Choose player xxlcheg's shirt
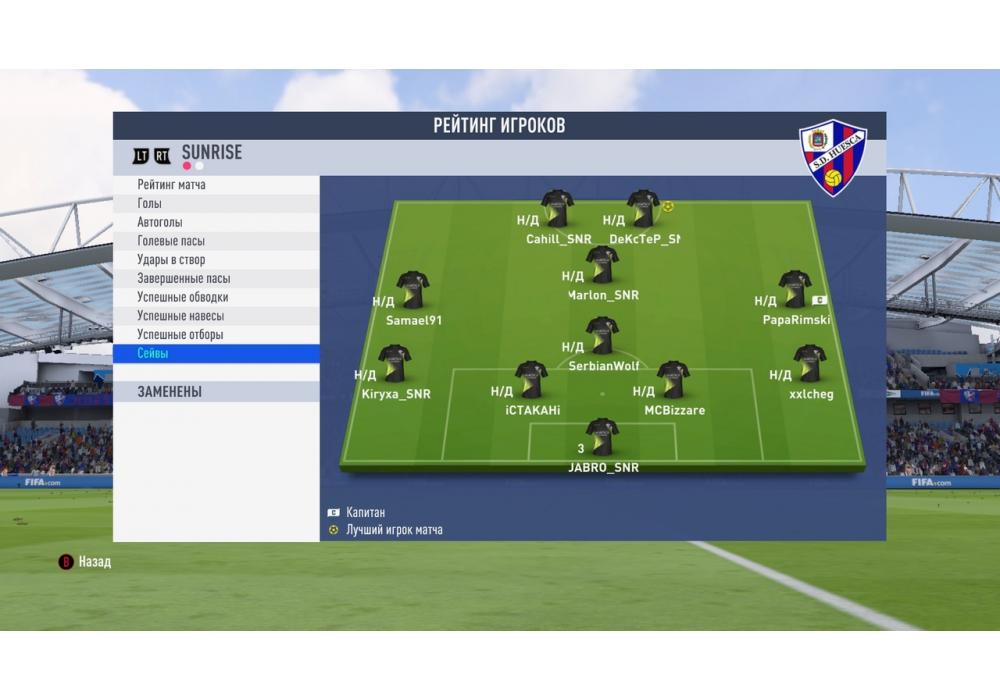 (809, 364)
